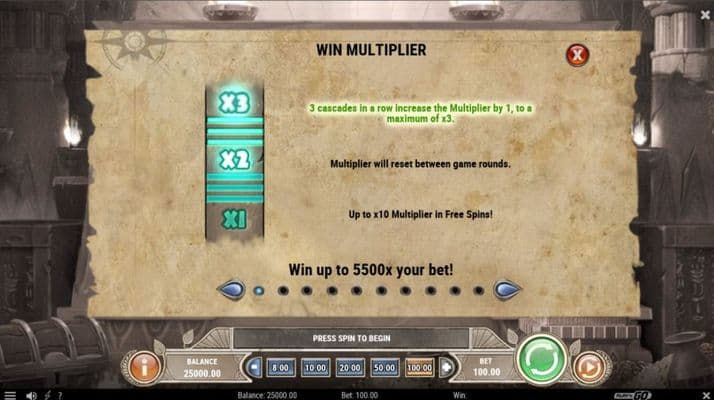
Task: Open help with the question mark icon
Action: coord(61,395)
